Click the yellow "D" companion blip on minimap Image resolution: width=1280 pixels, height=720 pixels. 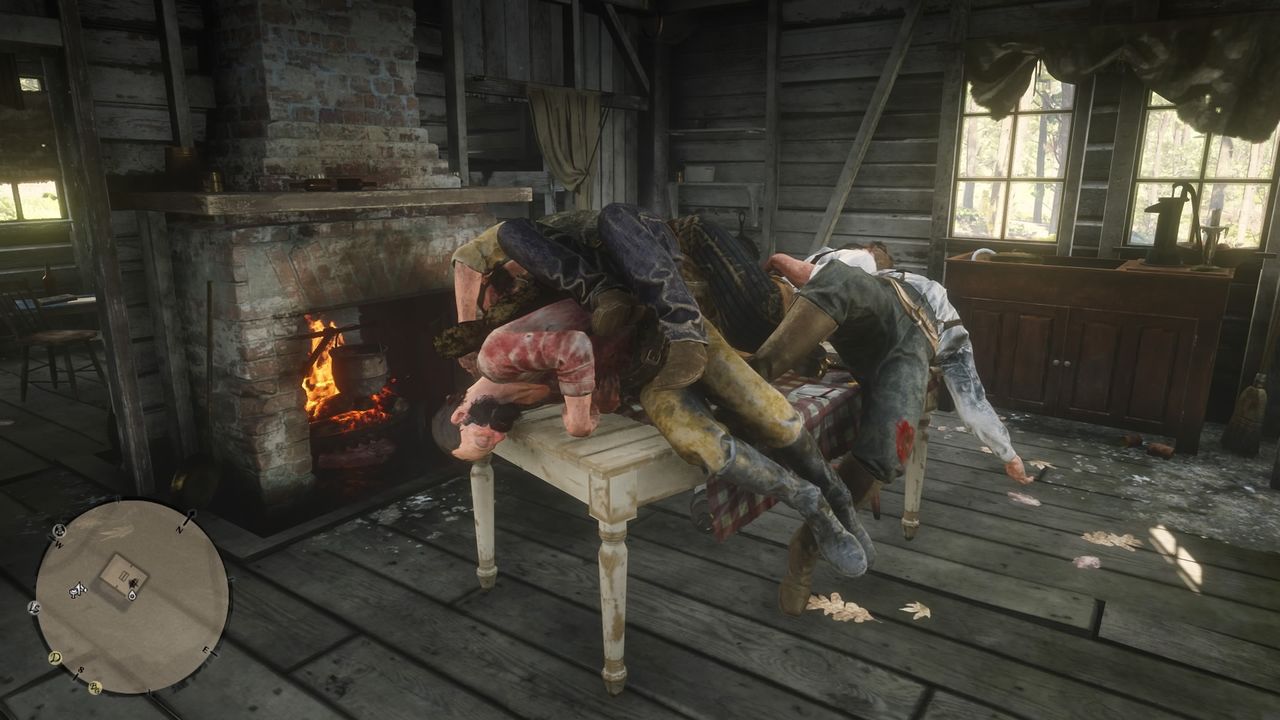pos(56,656)
